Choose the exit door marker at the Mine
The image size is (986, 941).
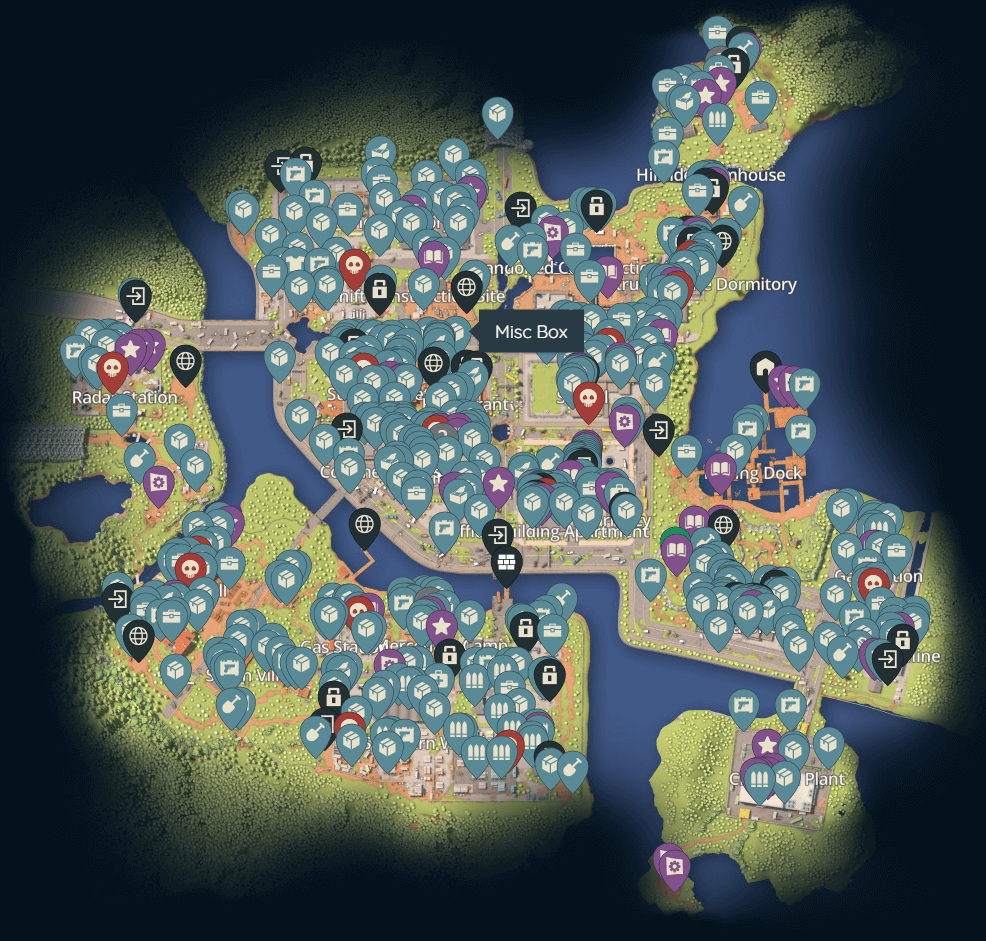[887, 659]
